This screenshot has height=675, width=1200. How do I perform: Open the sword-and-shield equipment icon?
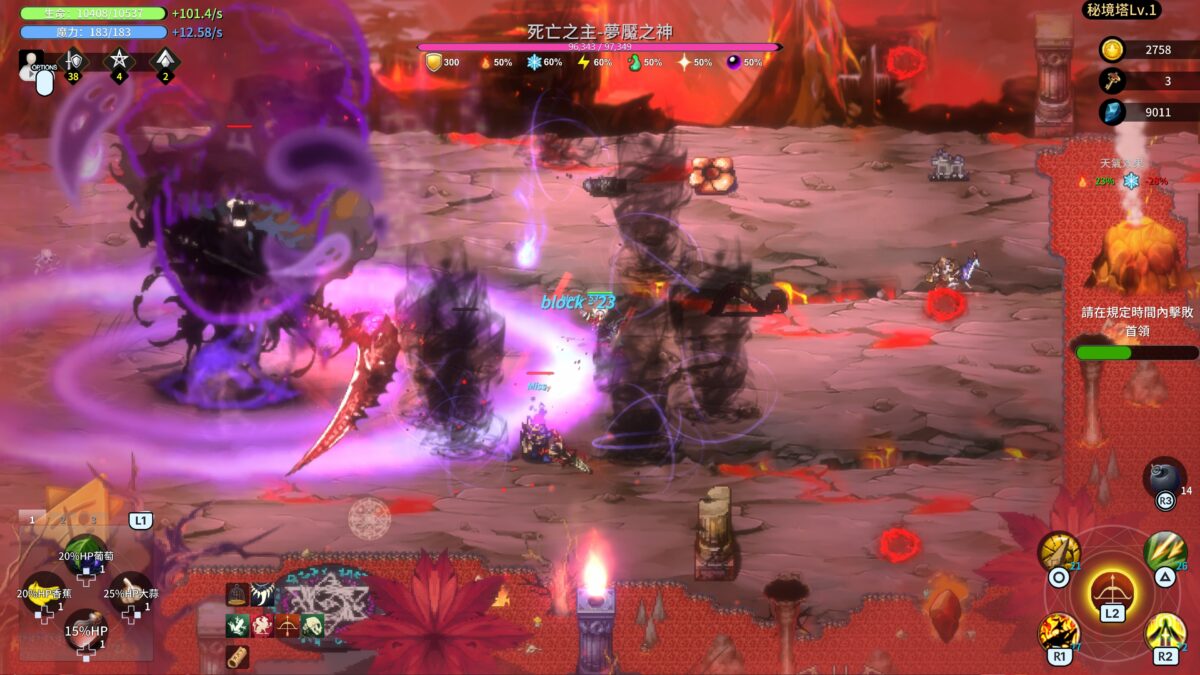tap(73, 61)
